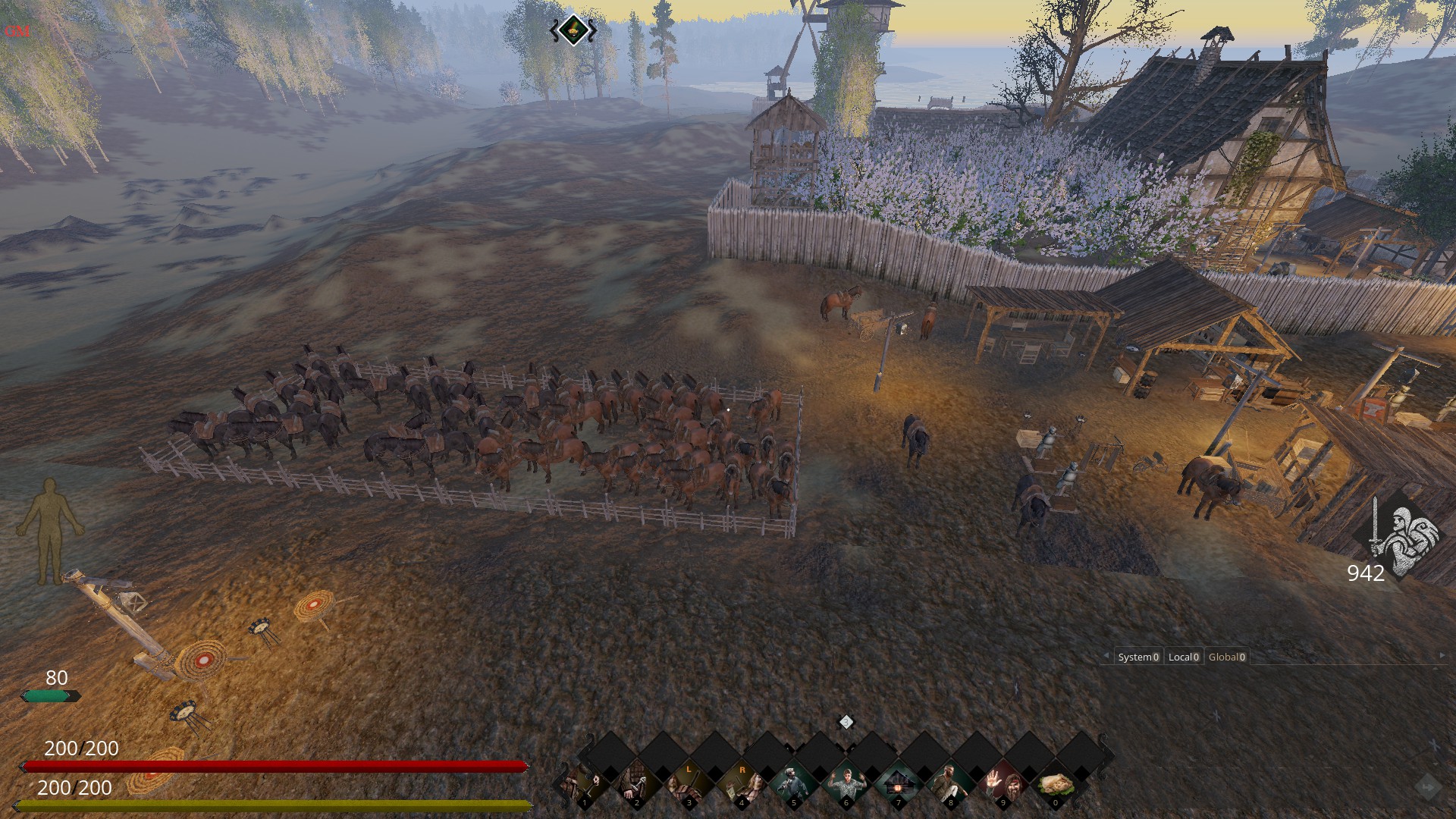This screenshot has height=819, width=1456.
Task: Use the hotbar slot 5 emote
Action: pyautogui.click(x=794, y=785)
